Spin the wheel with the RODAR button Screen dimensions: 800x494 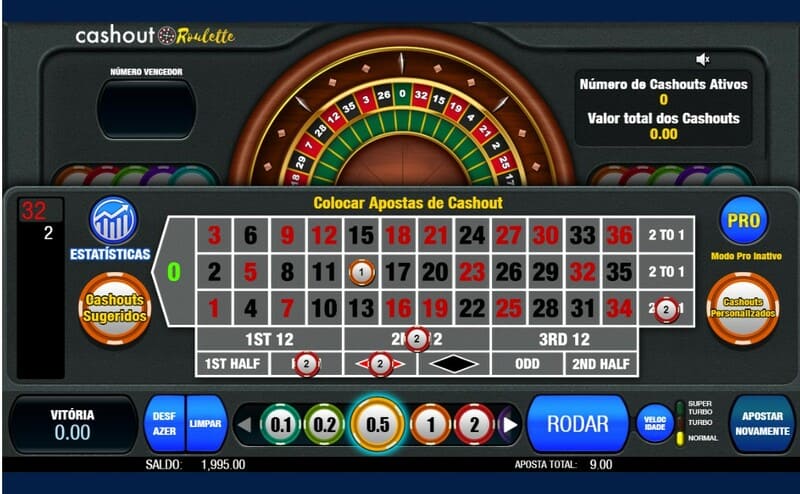577,424
